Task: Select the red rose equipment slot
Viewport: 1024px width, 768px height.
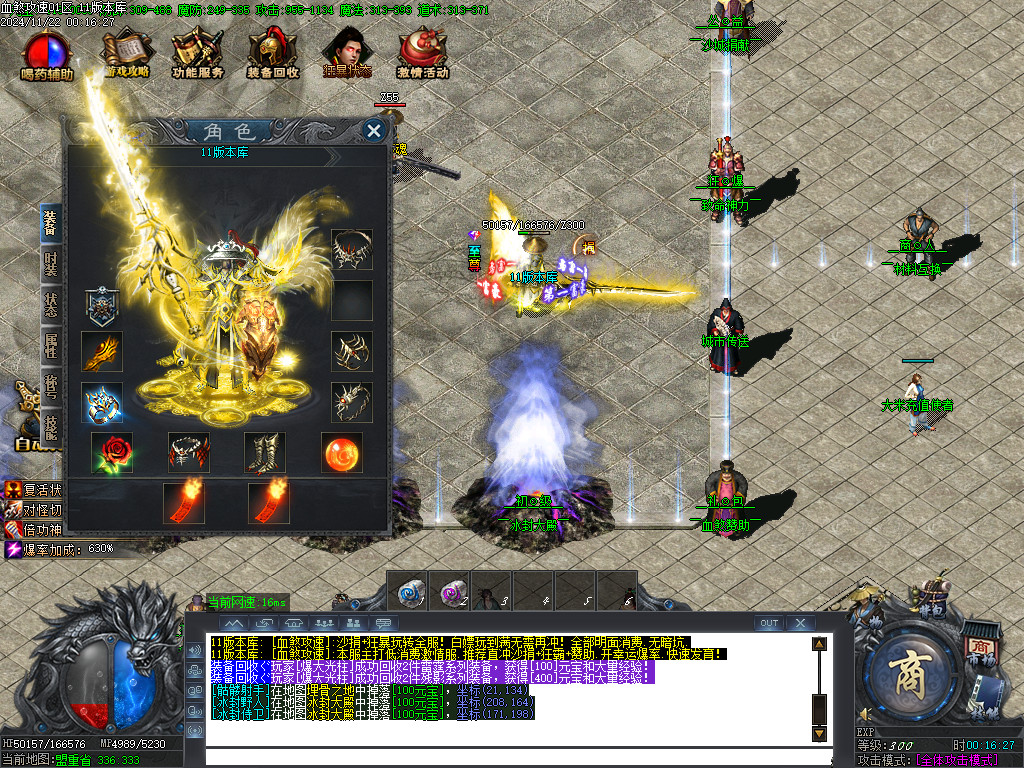Action: pyautogui.click(x=111, y=453)
